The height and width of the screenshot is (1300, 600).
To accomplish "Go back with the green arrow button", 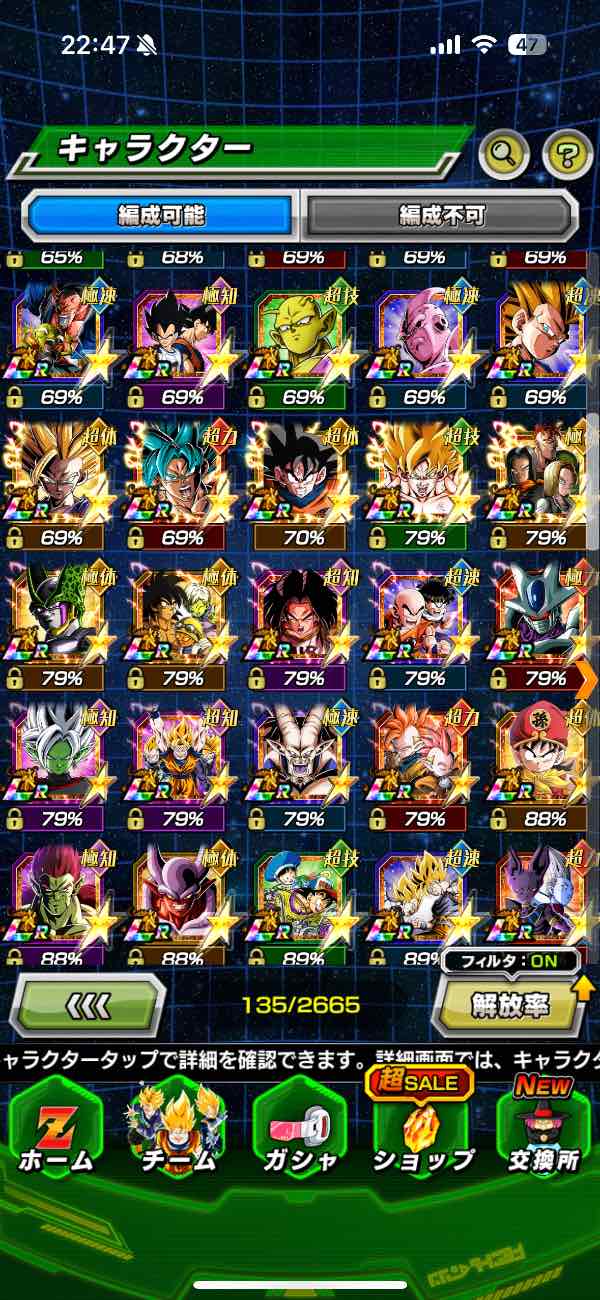I will tap(87, 1003).
